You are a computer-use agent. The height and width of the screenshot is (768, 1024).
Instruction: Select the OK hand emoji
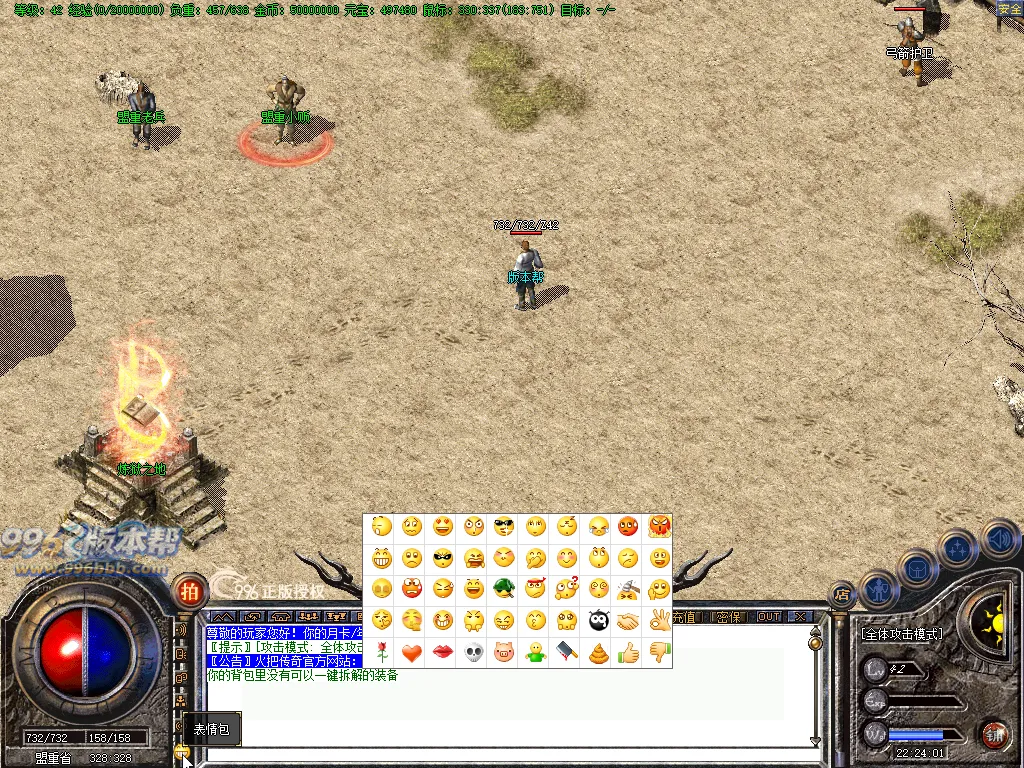[x=659, y=621]
